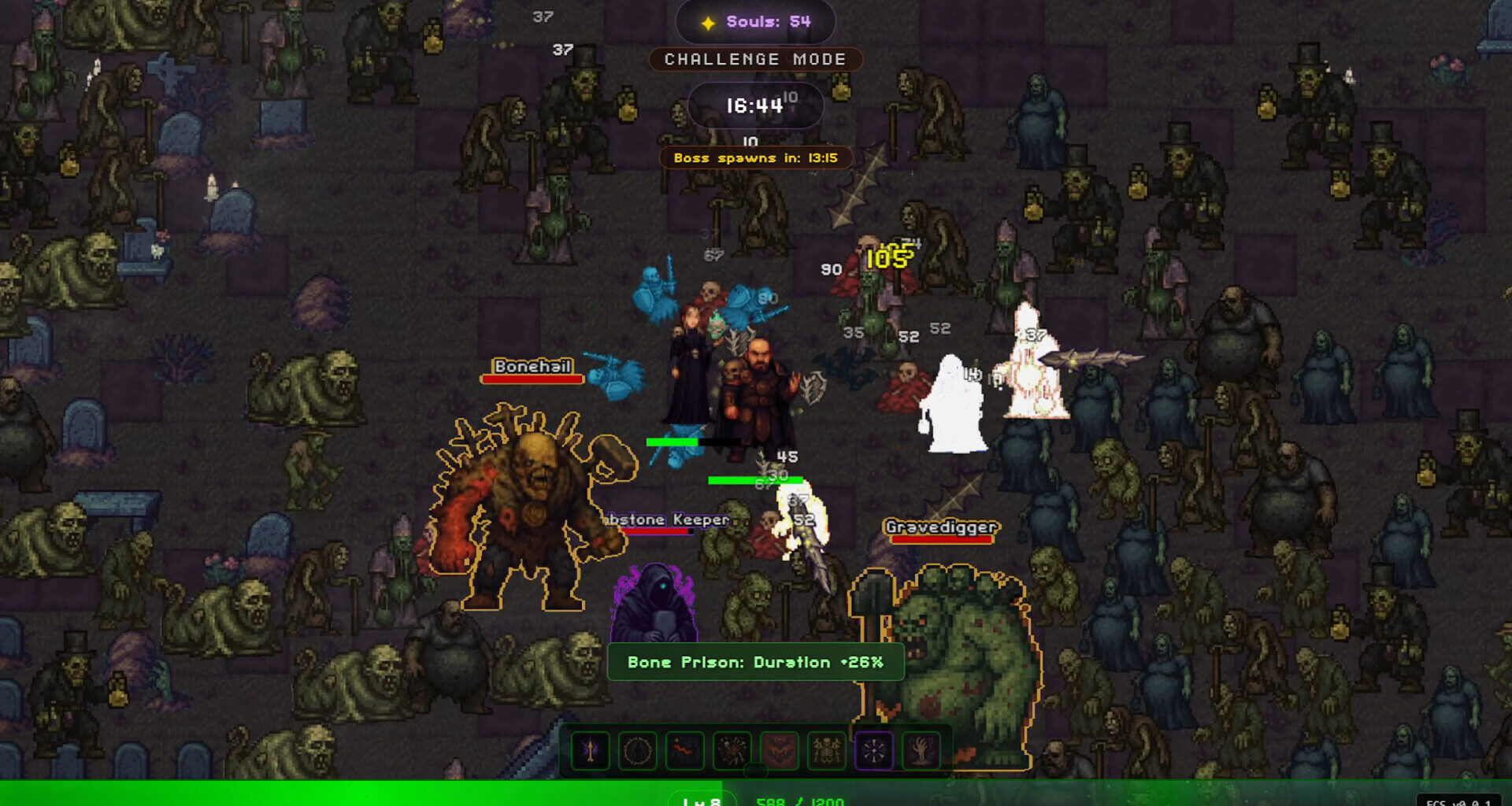Viewport: 1512px width, 806px height.
Task: Select the bone spear ability icon
Action: coord(591,752)
